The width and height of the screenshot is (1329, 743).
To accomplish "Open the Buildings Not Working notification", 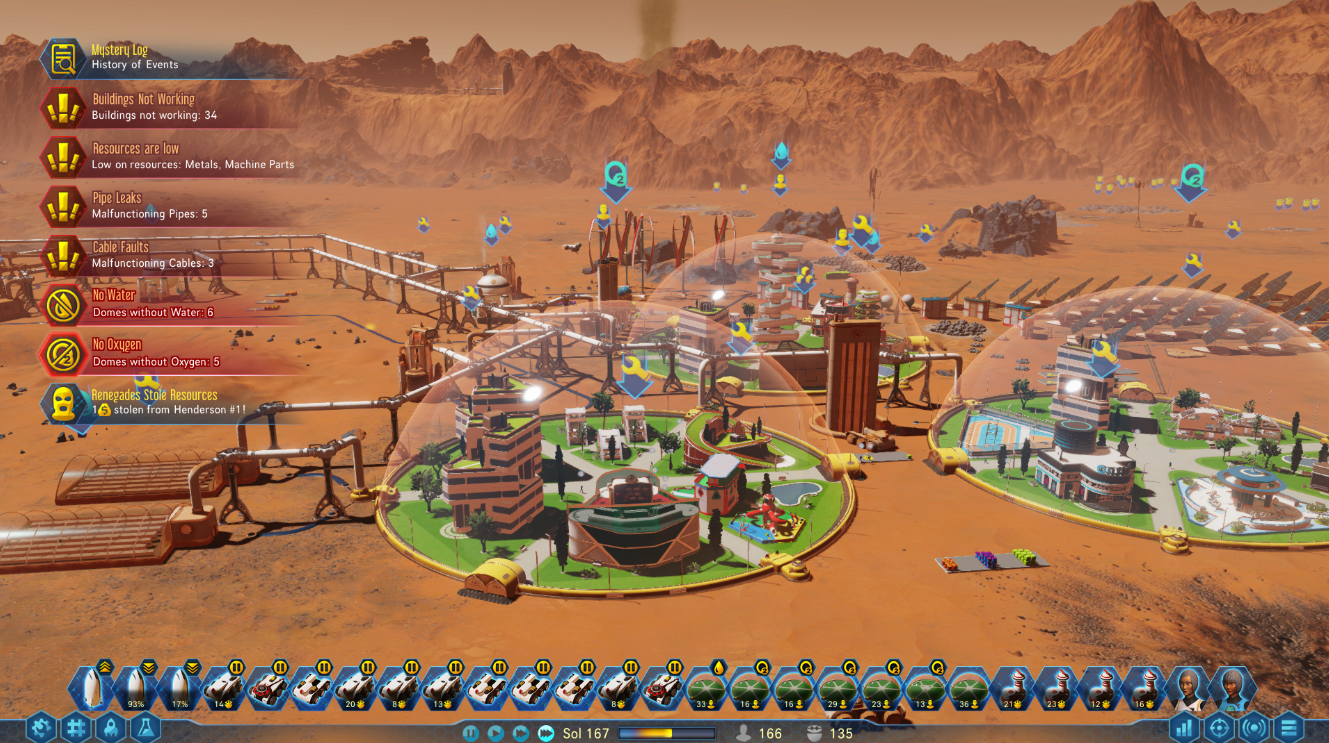I will (x=62, y=107).
